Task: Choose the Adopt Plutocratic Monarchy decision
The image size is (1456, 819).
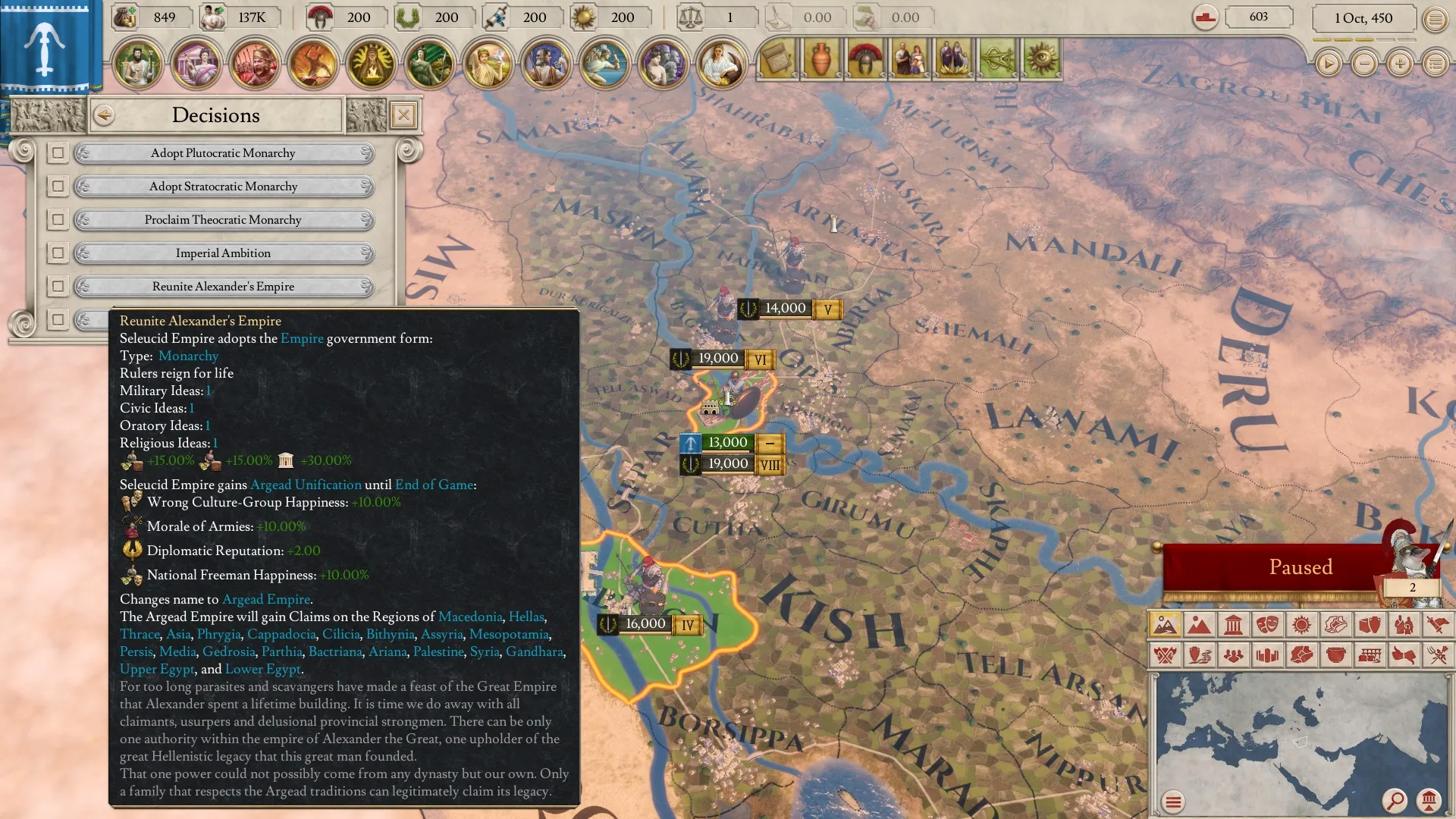Action: pos(223,153)
